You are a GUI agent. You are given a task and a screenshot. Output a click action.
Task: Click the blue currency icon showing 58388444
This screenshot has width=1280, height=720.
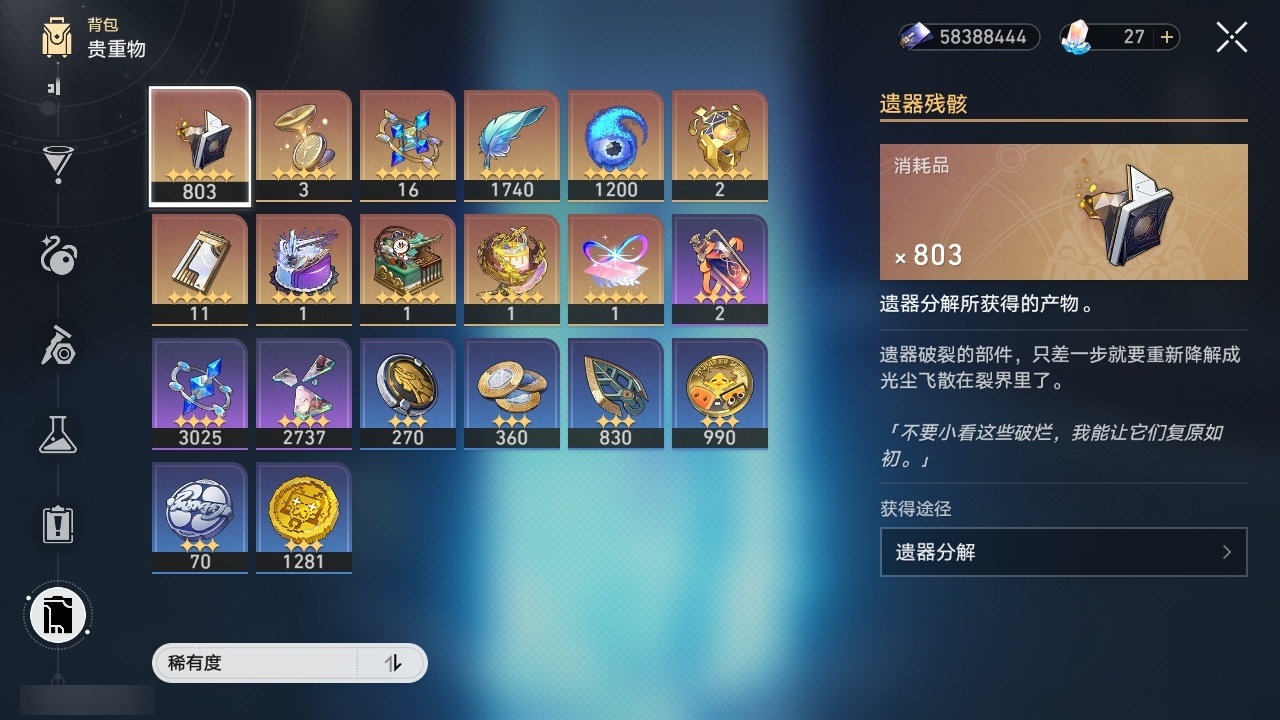[915, 37]
